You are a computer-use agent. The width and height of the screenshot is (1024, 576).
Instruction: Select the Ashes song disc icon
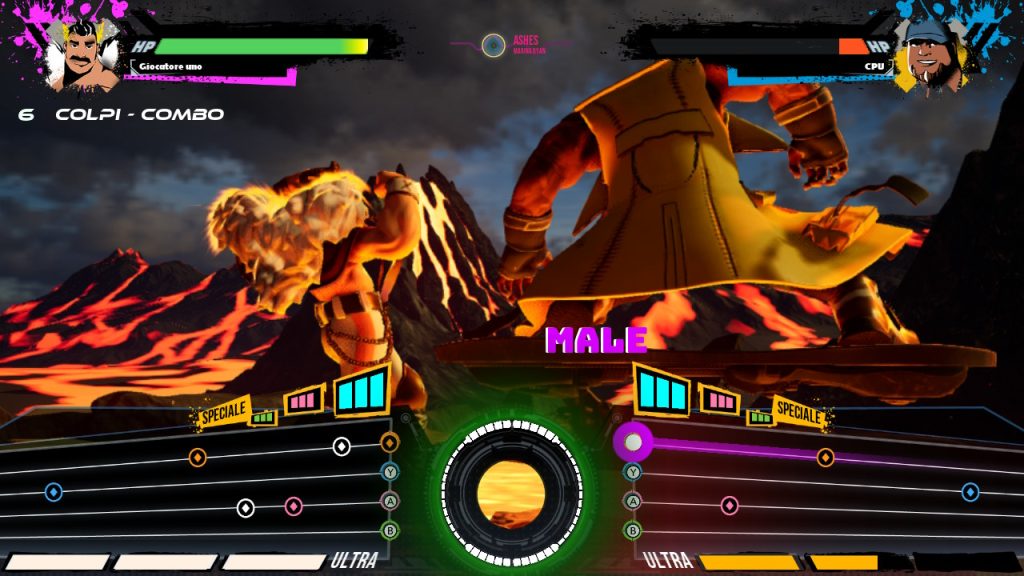[493, 45]
